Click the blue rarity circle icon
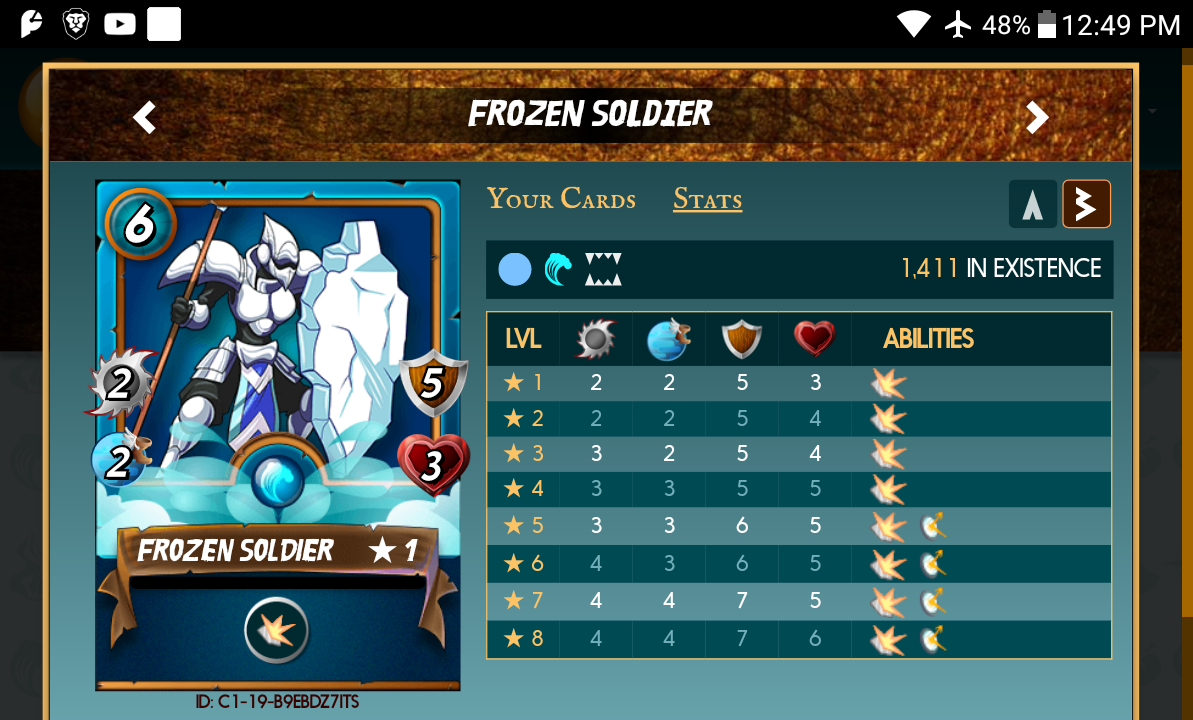1193x720 pixels. point(515,269)
